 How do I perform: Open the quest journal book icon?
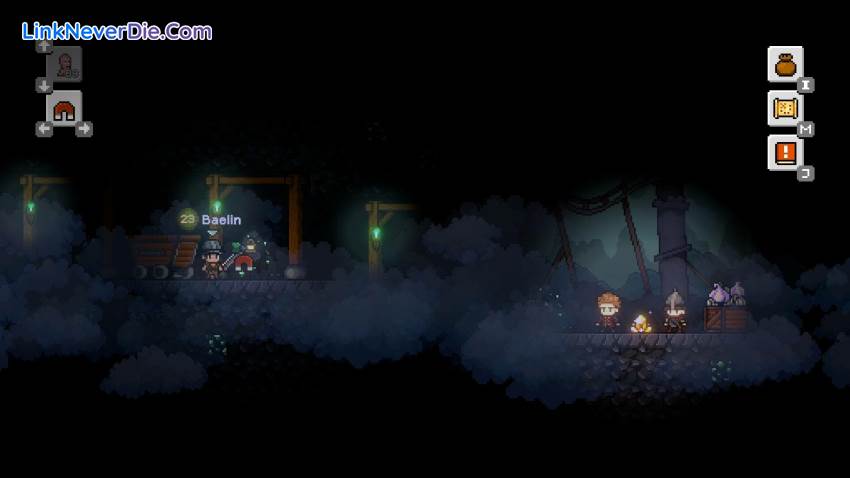[x=785, y=153]
